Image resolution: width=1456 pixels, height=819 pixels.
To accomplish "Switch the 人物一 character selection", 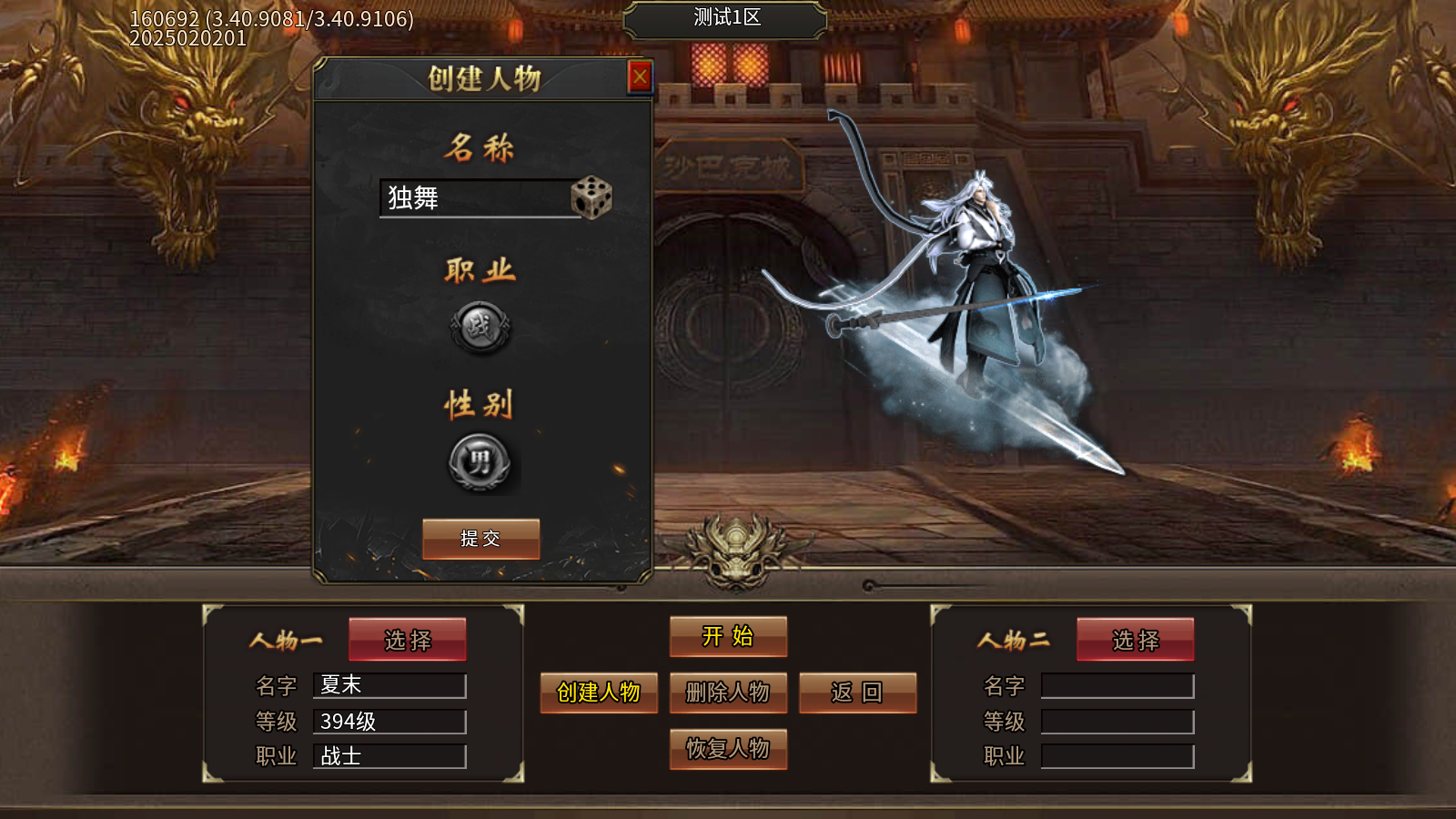I will click(x=407, y=640).
